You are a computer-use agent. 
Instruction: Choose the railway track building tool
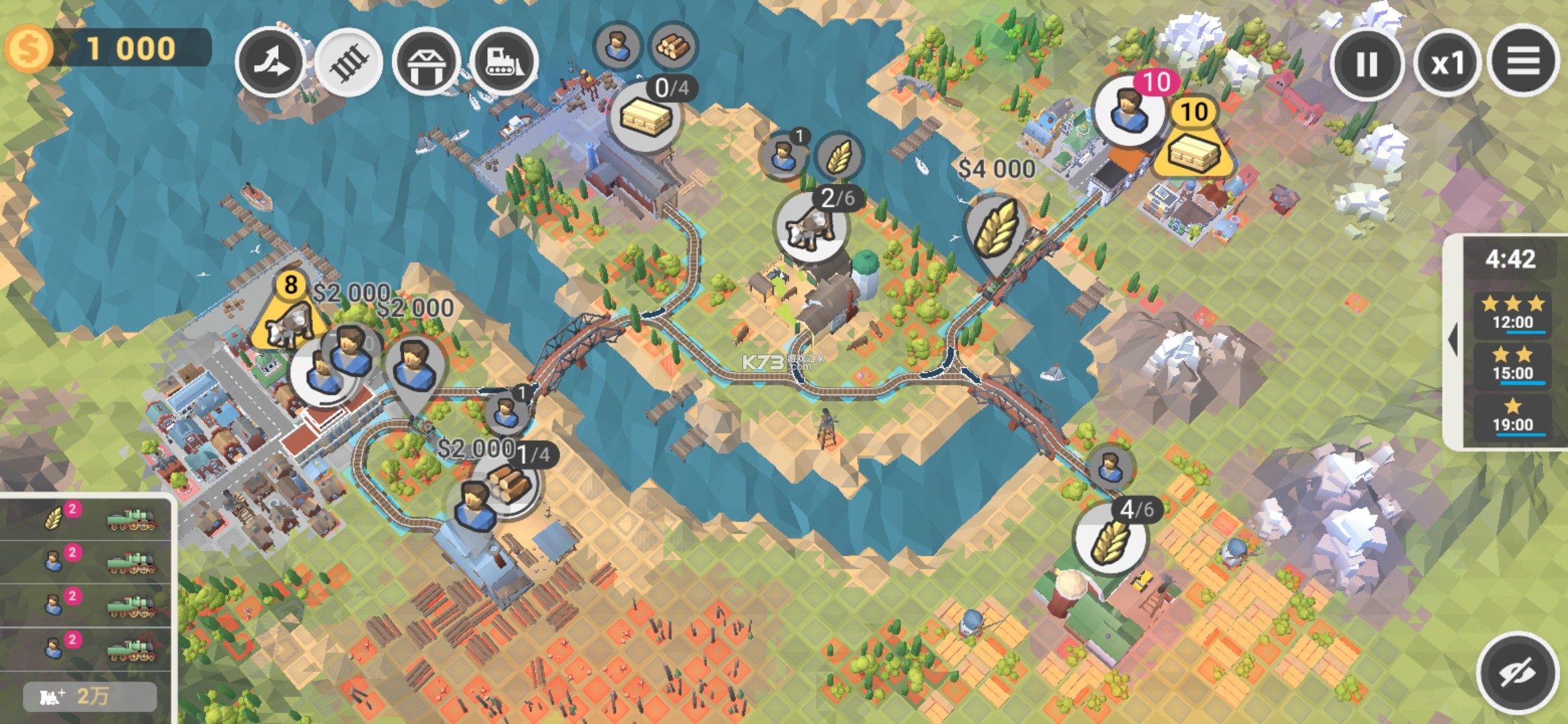point(348,62)
